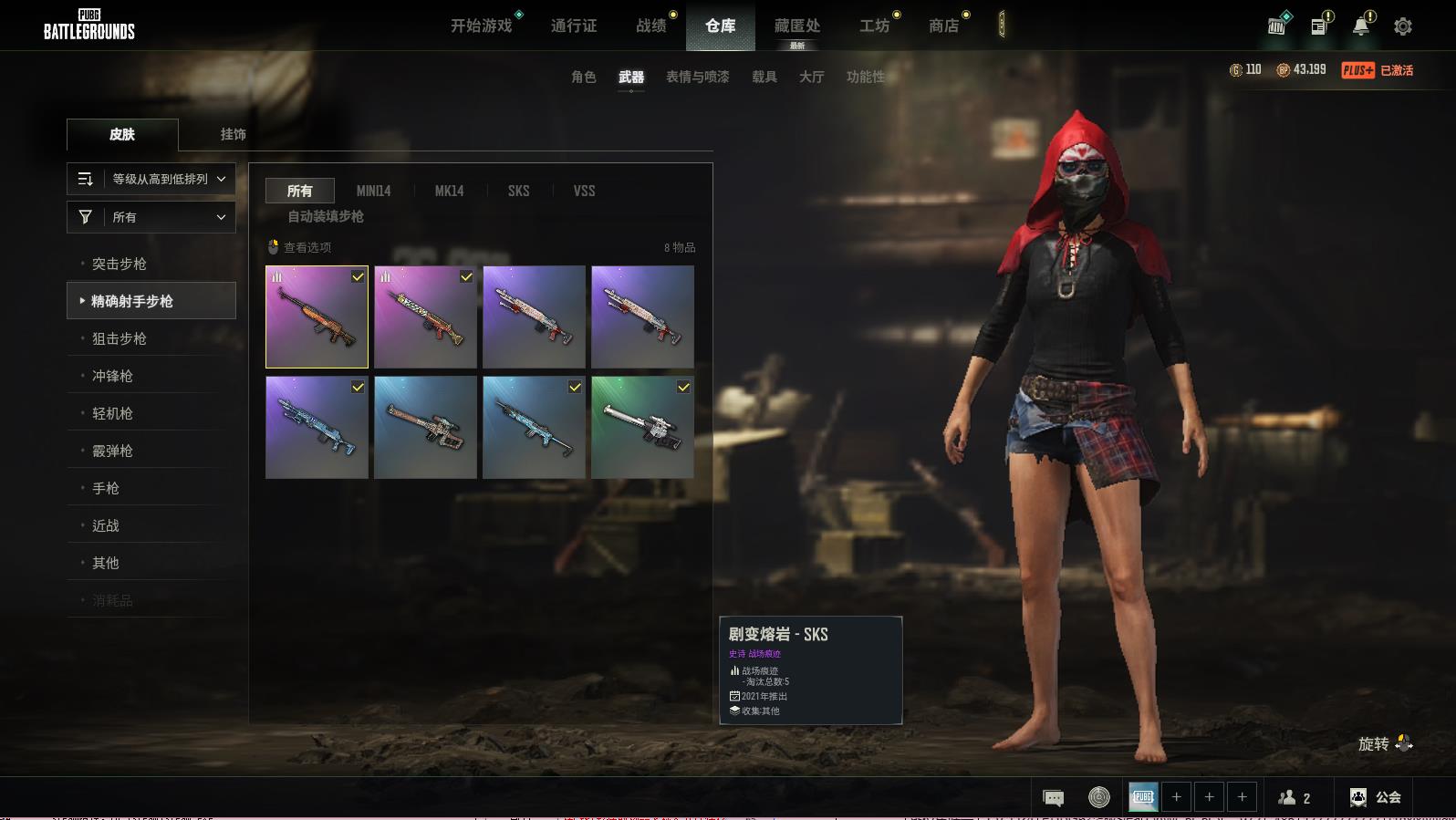Show notifications via the bell icon
This screenshot has height=820, width=1456.
point(1361,26)
